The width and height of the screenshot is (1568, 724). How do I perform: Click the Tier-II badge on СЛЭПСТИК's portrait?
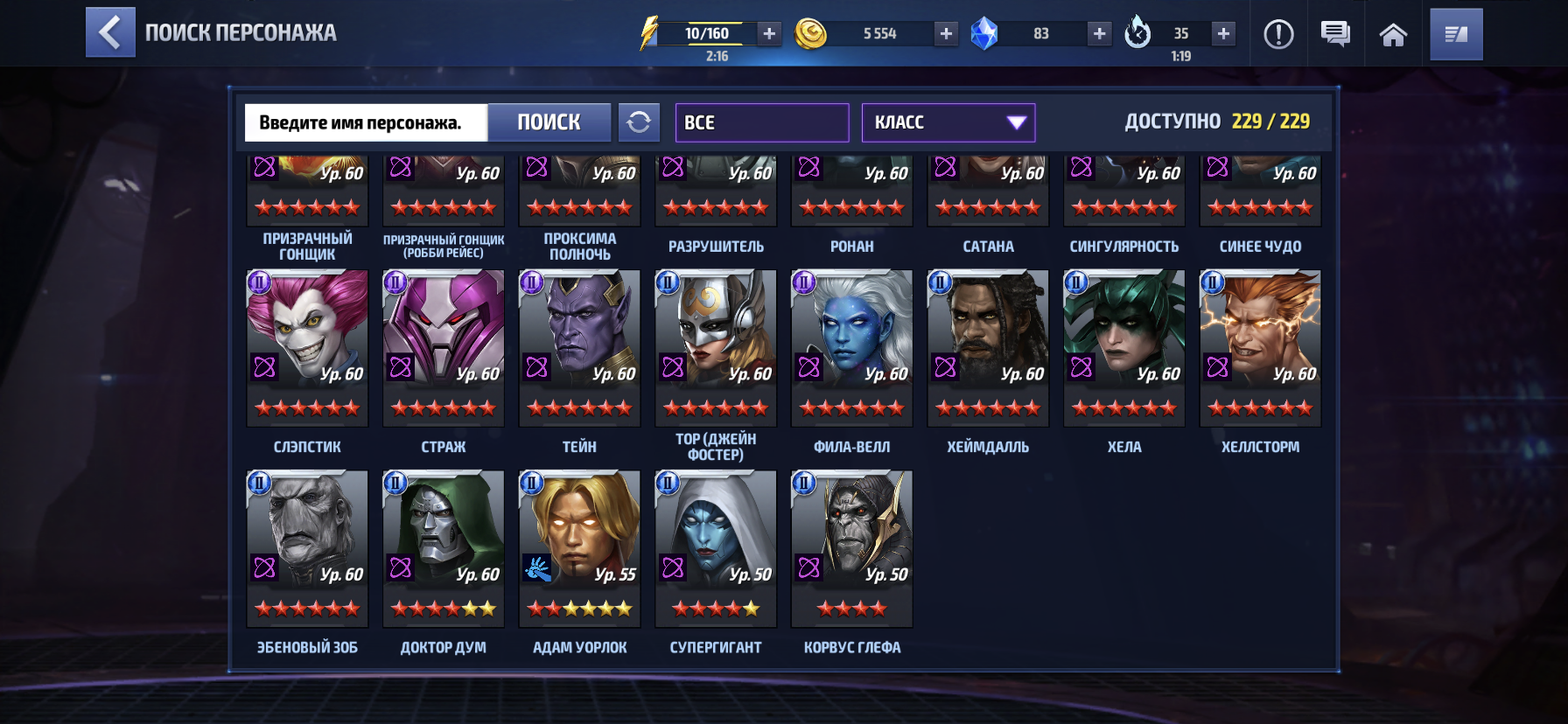258,282
